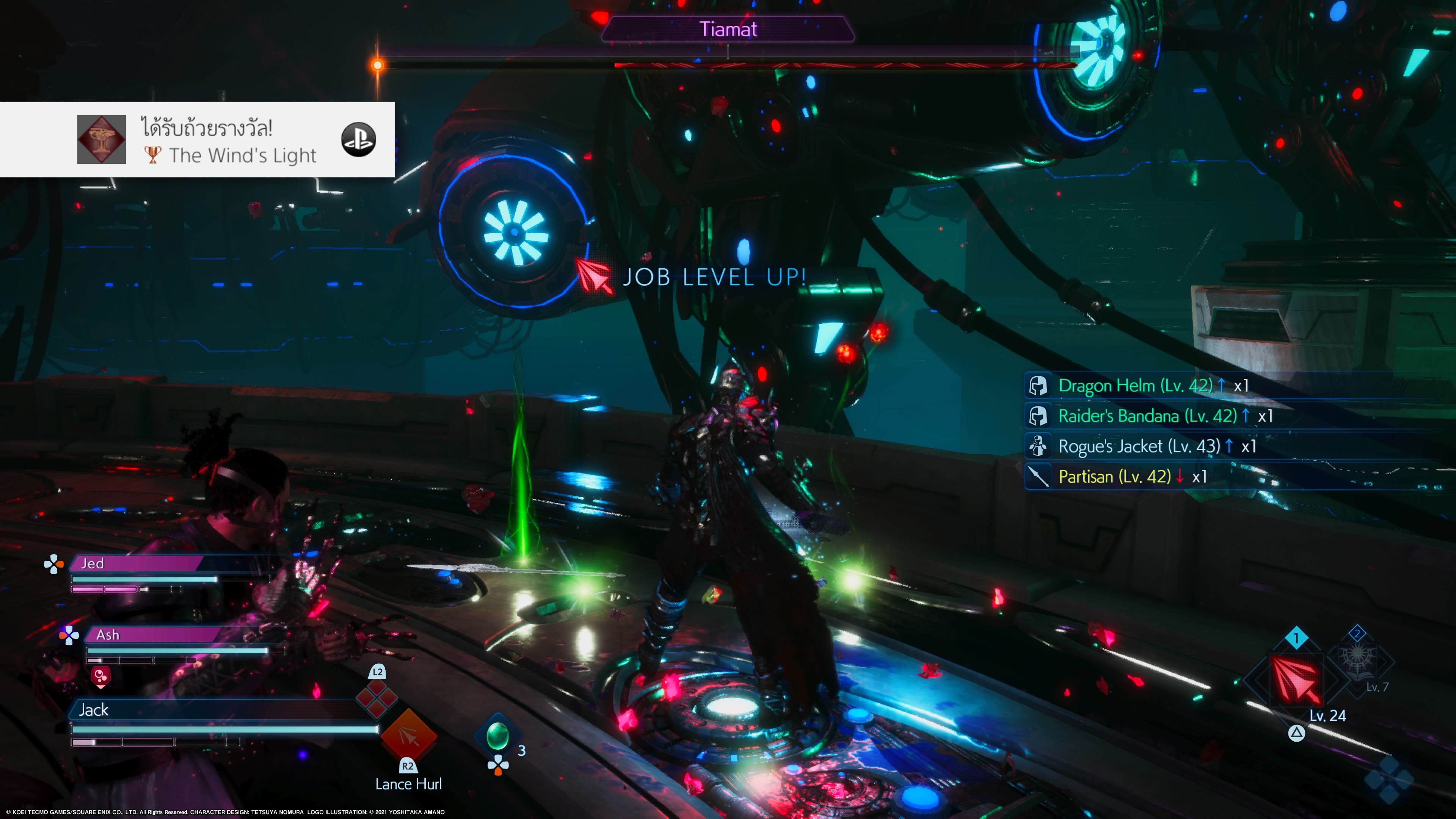
Task: Click the trophy notification's emblem thumbnail
Action: coord(102,140)
